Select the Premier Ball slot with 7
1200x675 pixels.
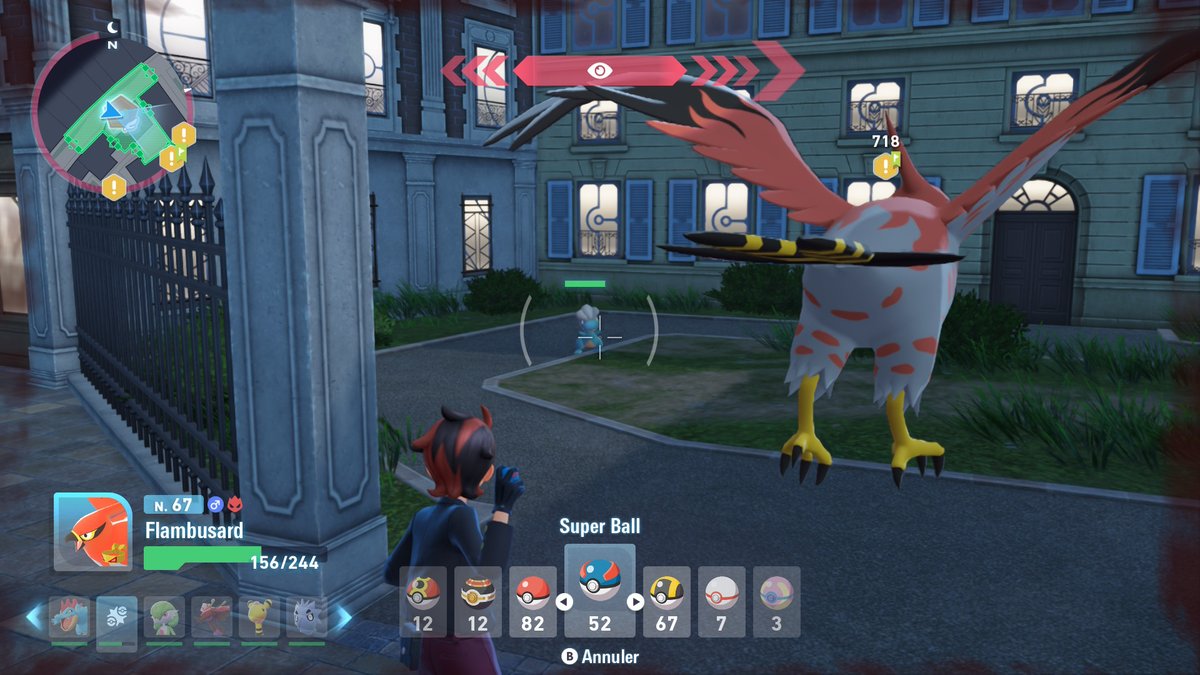click(721, 602)
